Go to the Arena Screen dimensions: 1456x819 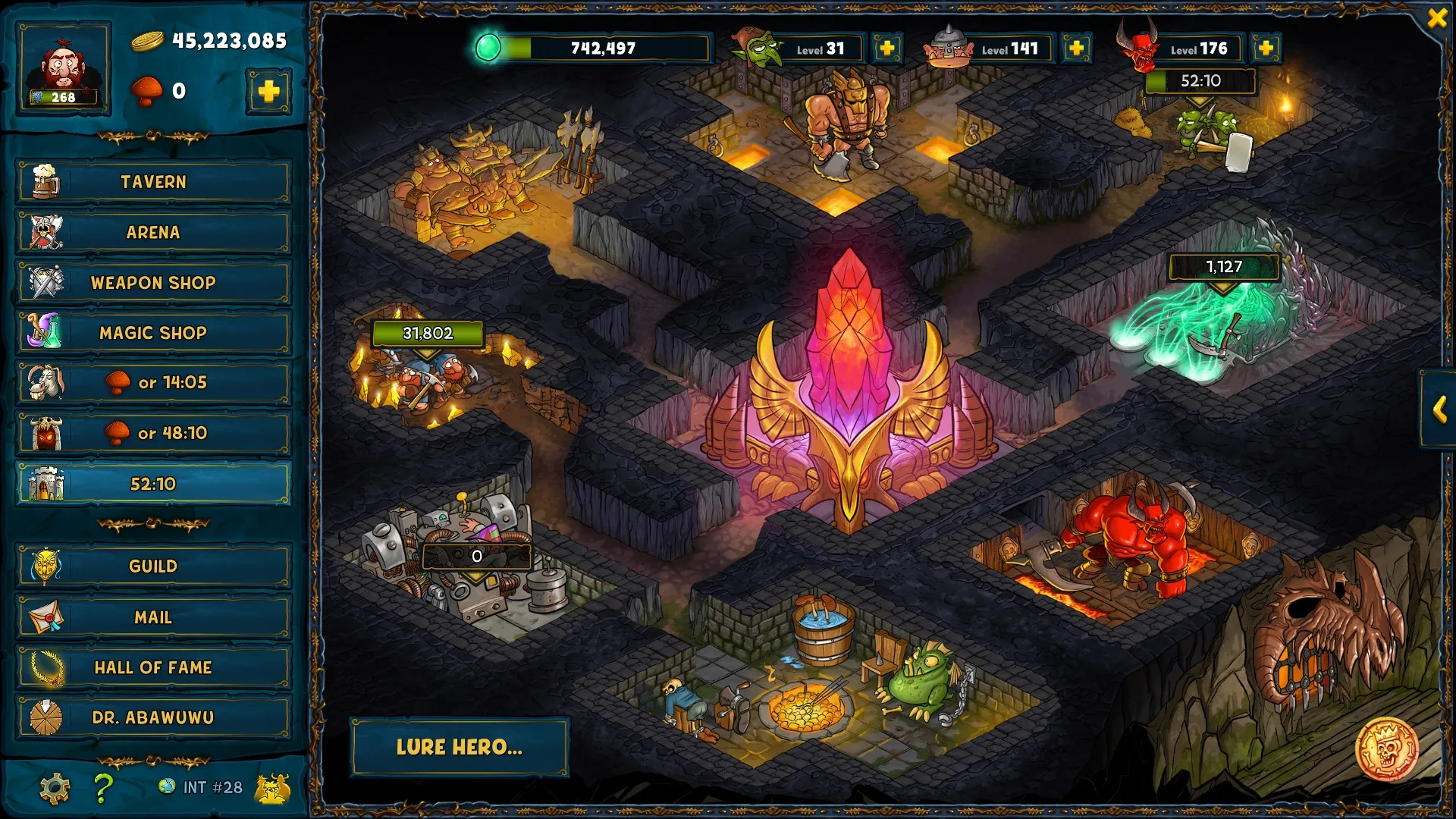[153, 232]
